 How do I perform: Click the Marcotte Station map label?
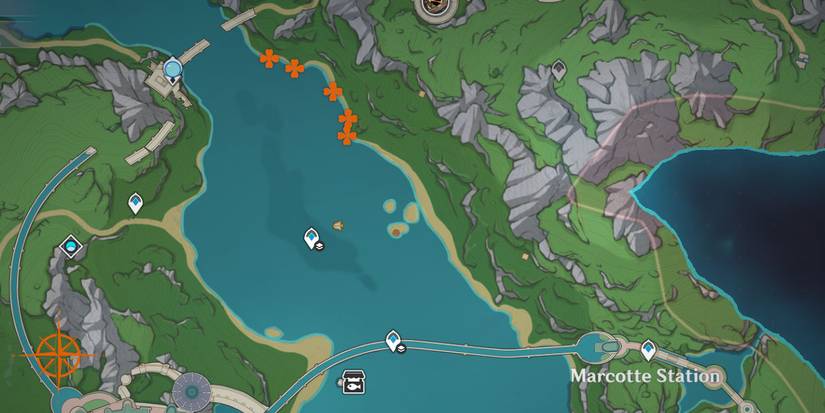point(646,377)
